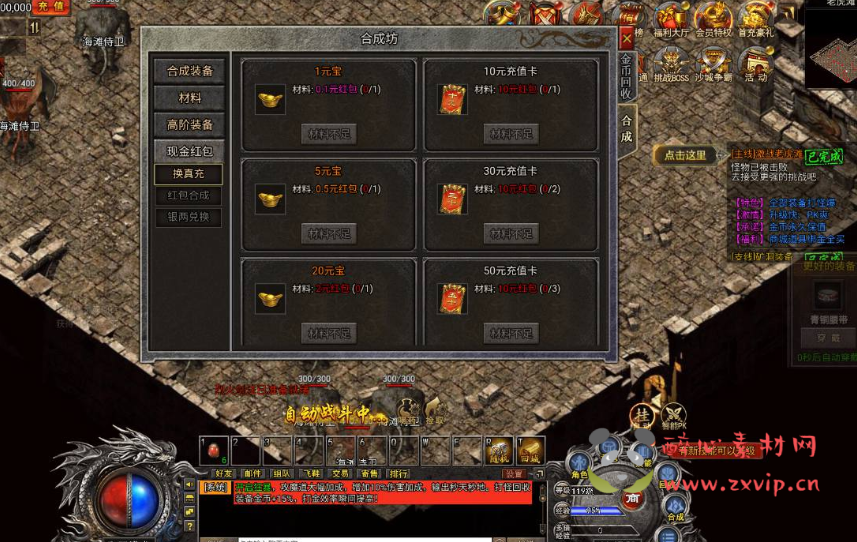Open the 福利大厅 welfare hall icon
857x542 pixels.
coord(670,20)
